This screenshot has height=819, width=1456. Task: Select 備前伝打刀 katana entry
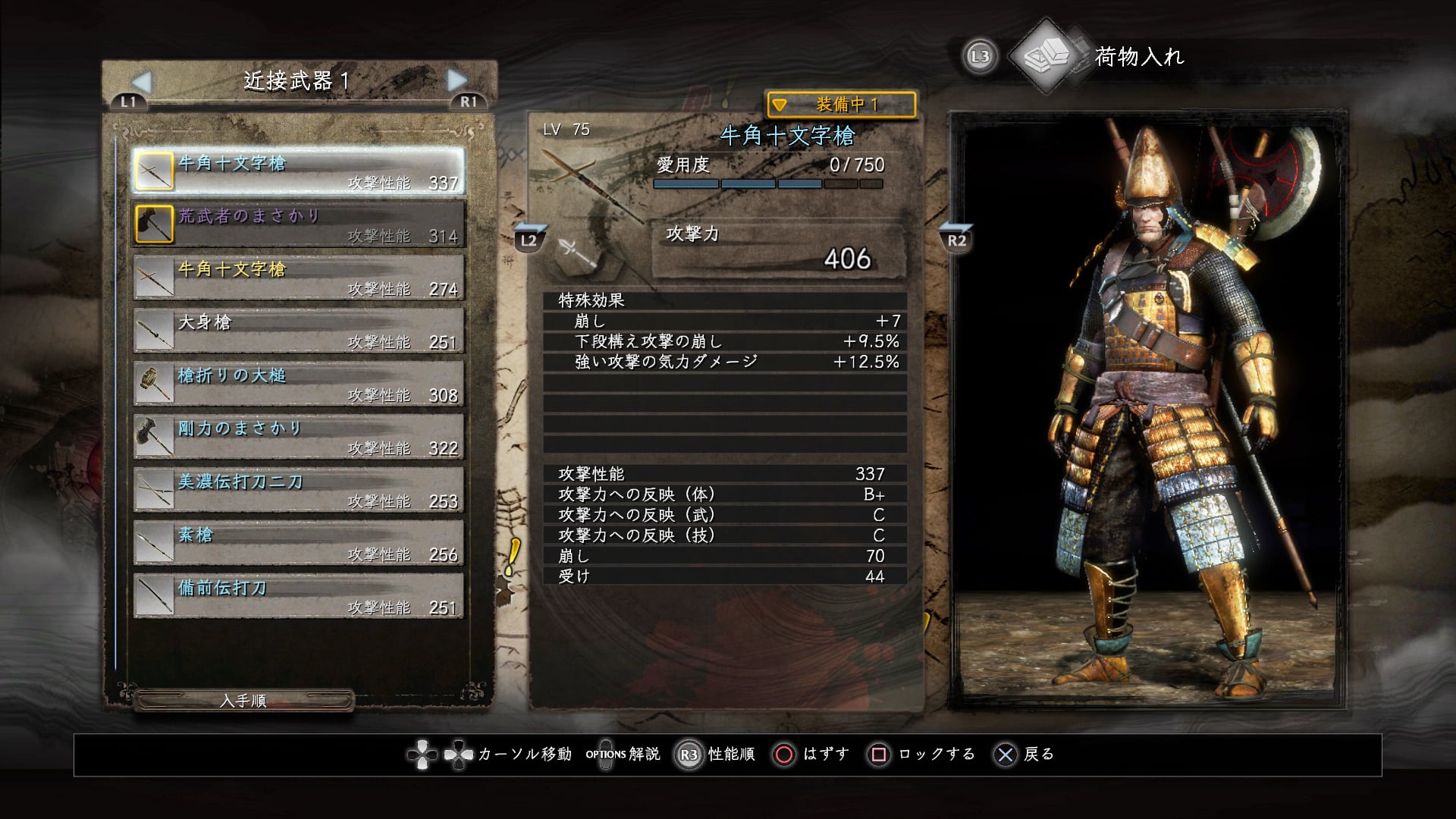[x=299, y=595]
